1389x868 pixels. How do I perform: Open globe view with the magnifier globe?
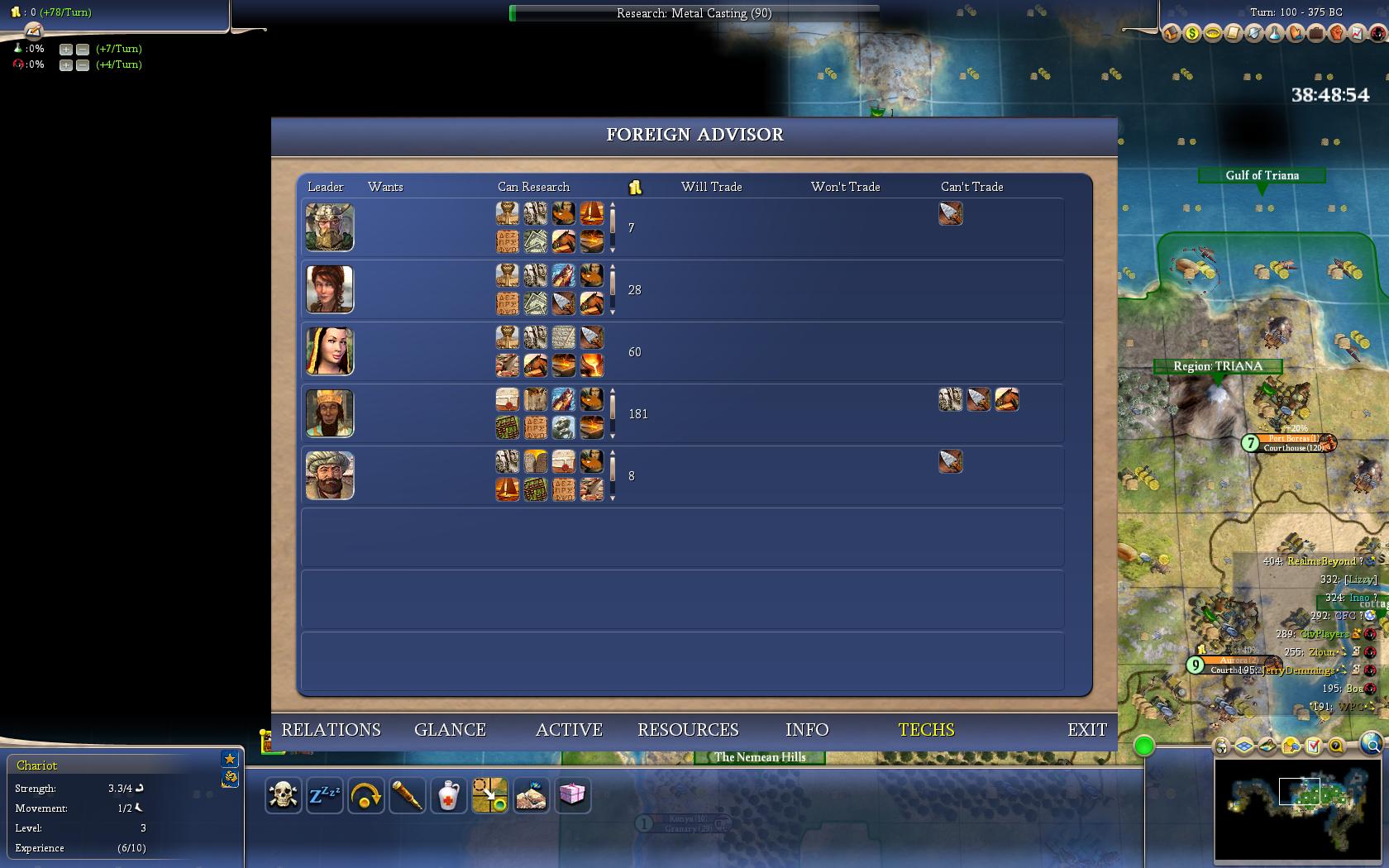pyautogui.click(x=1371, y=746)
